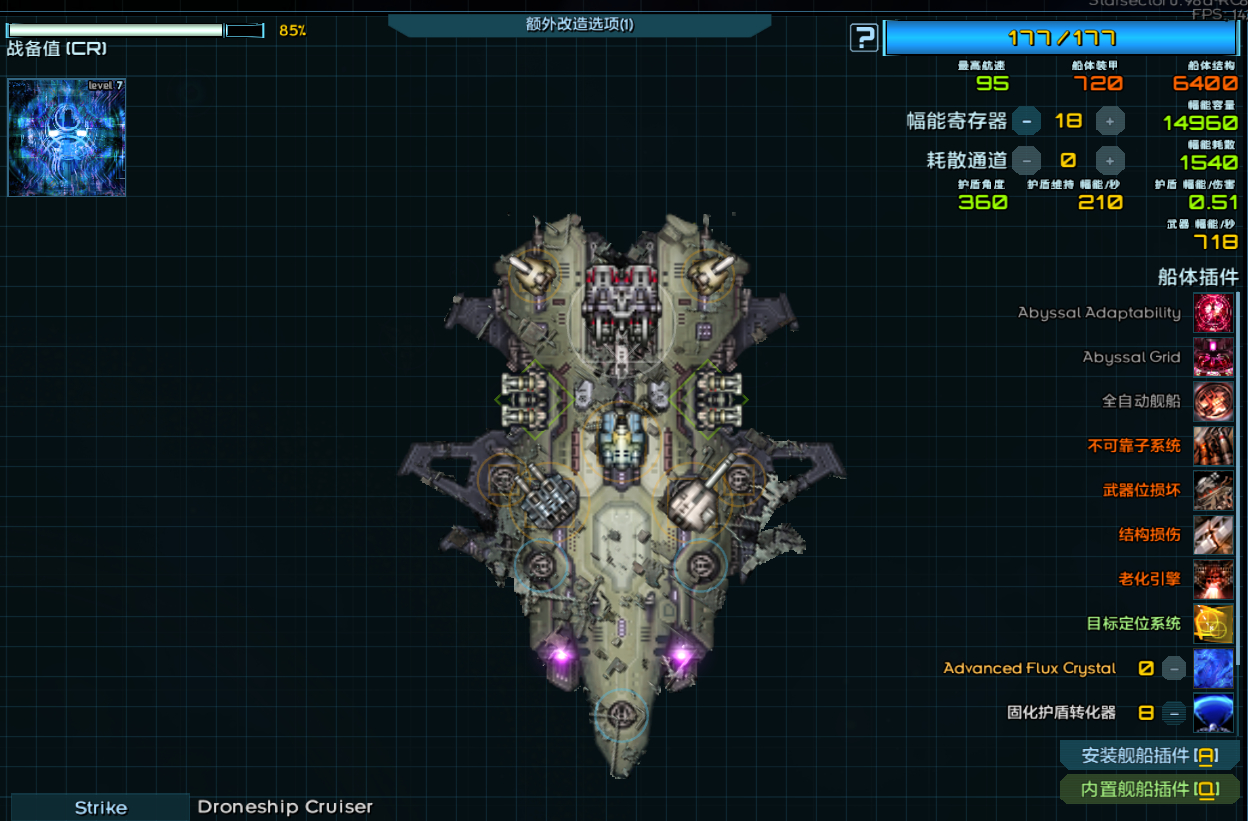This screenshot has width=1248, height=821.
Task: Choose the 目标定位系统 hullmod icon
Action: point(1213,624)
